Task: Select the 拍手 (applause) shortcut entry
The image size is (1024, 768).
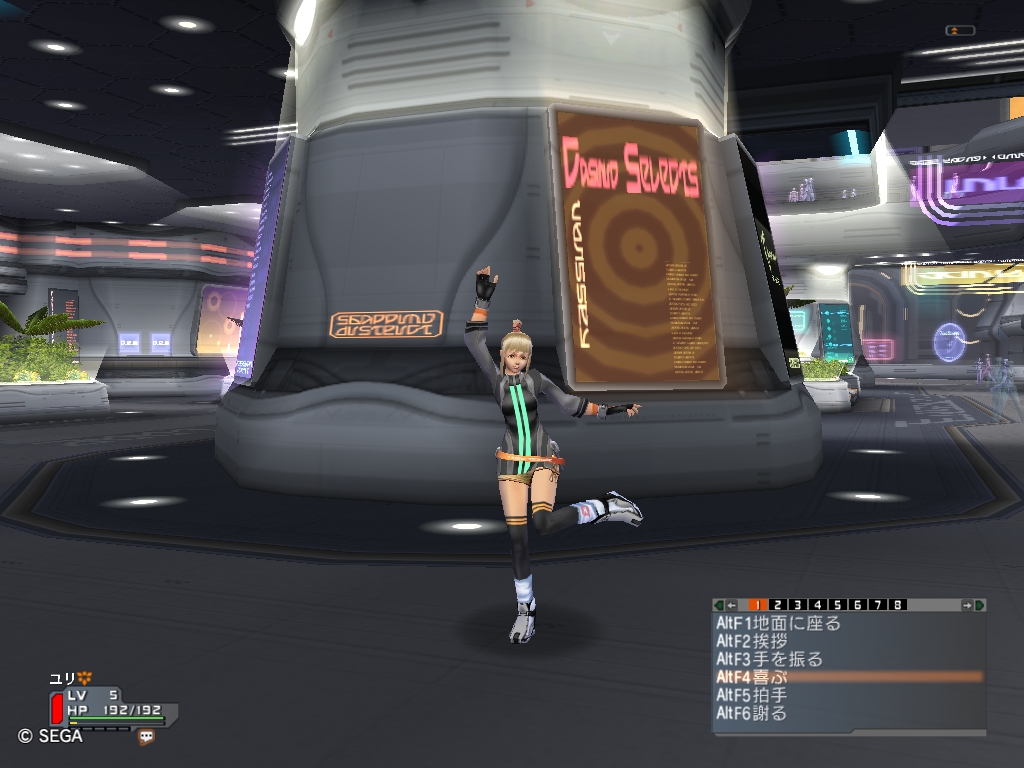Action: [762, 695]
